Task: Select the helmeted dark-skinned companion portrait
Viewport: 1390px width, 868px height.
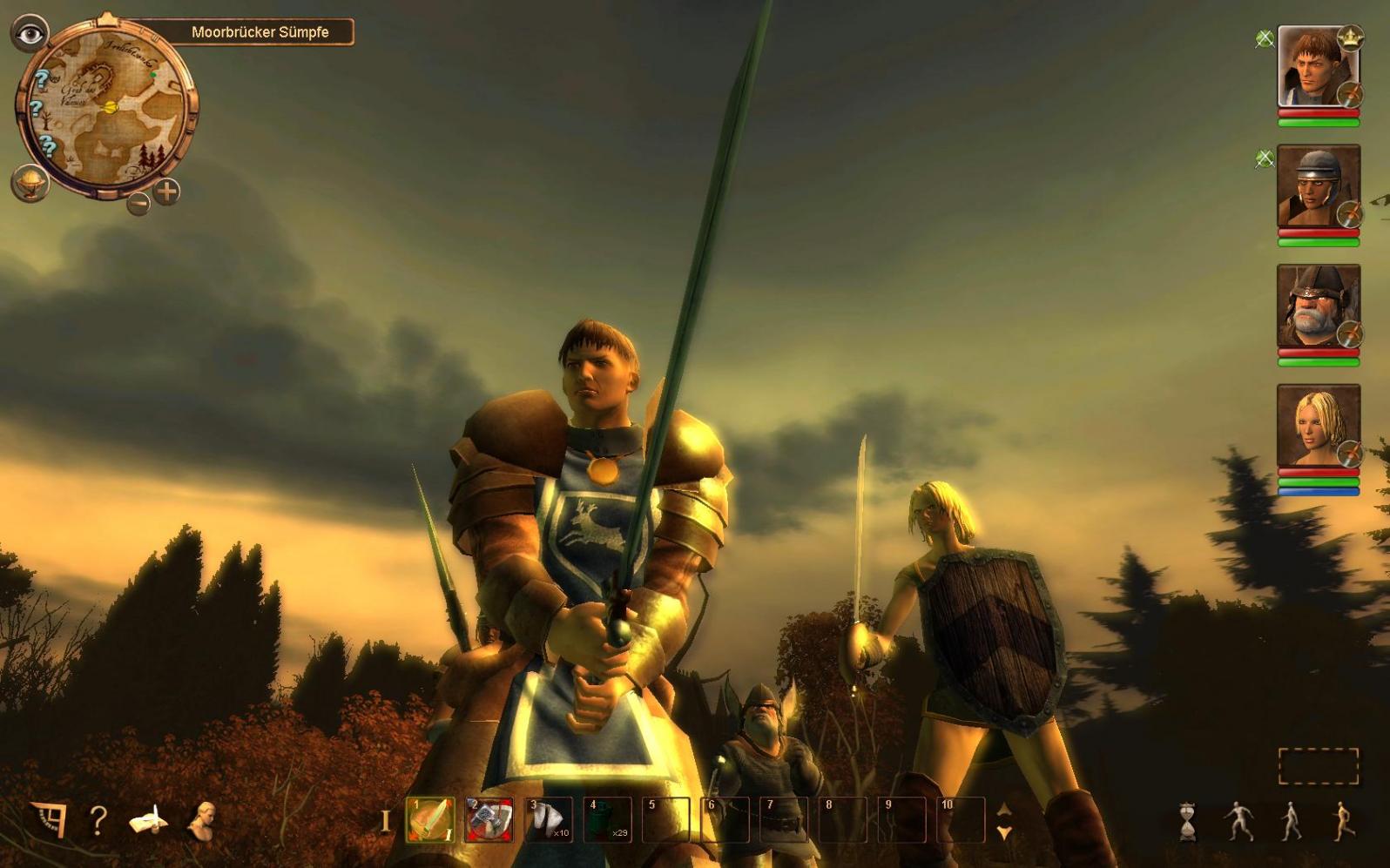Action: tap(1317, 186)
